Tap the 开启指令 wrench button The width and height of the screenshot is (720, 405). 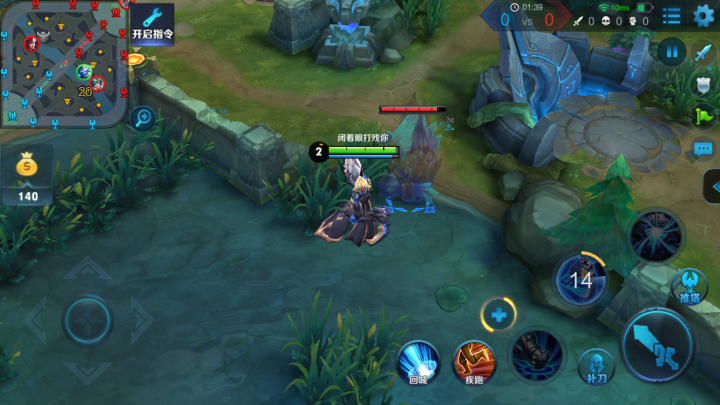point(152,22)
